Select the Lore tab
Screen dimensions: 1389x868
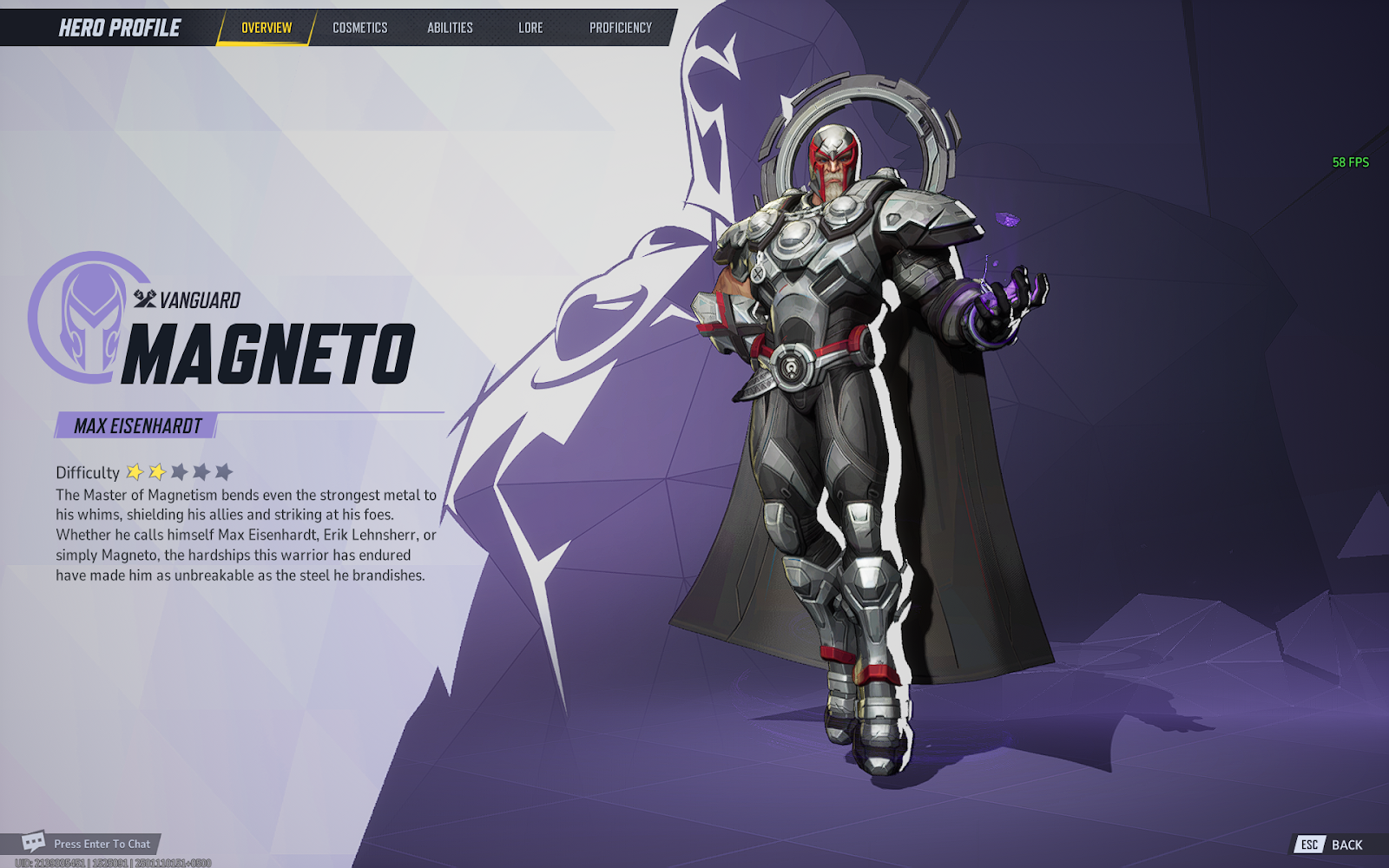(530, 28)
